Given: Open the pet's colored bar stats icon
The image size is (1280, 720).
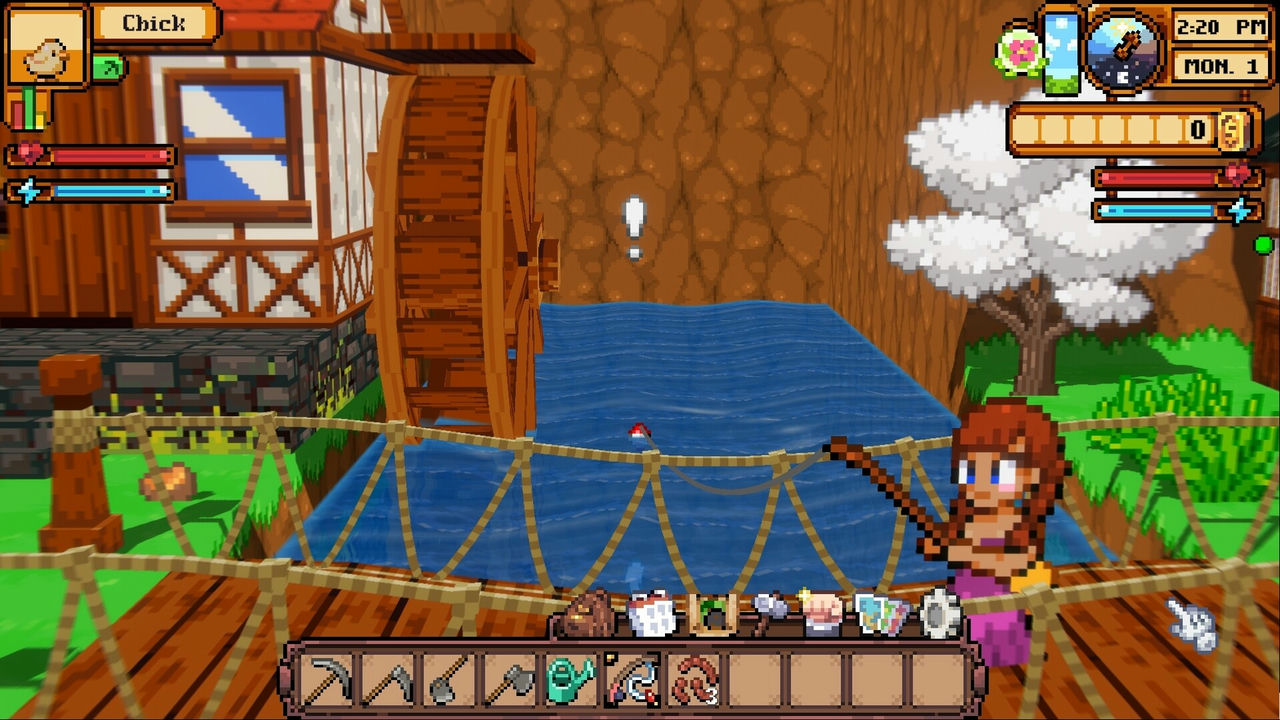Looking at the screenshot, I should coord(27,108).
